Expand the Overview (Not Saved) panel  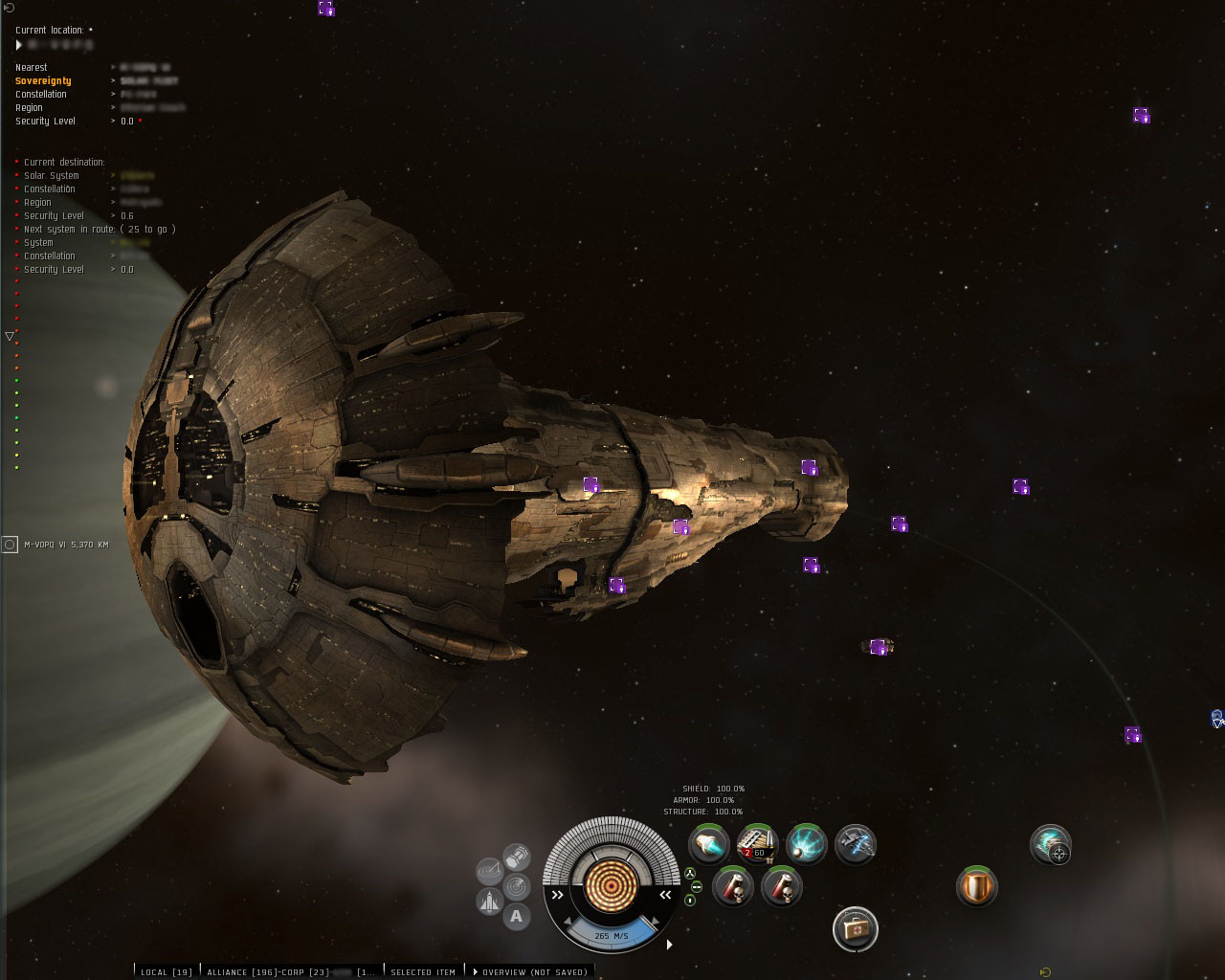(x=531, y=972)
